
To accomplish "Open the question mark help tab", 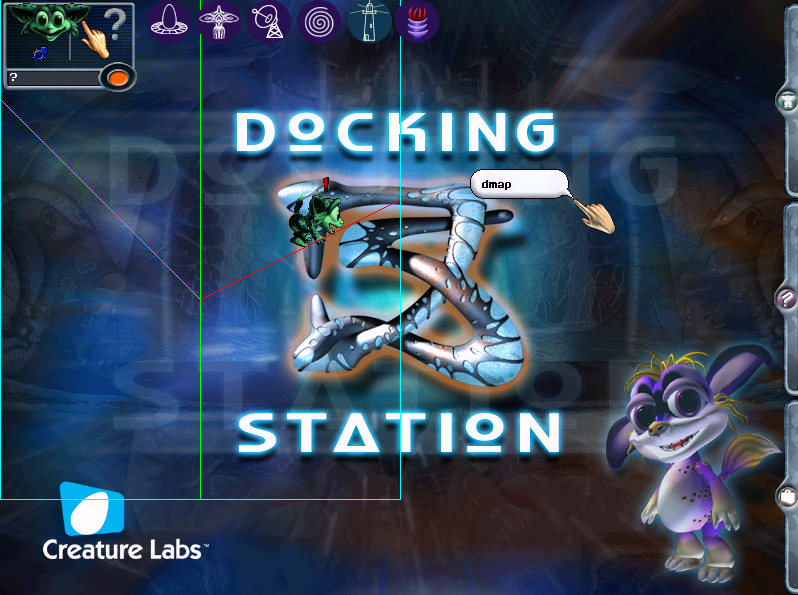I will point(787,297).
